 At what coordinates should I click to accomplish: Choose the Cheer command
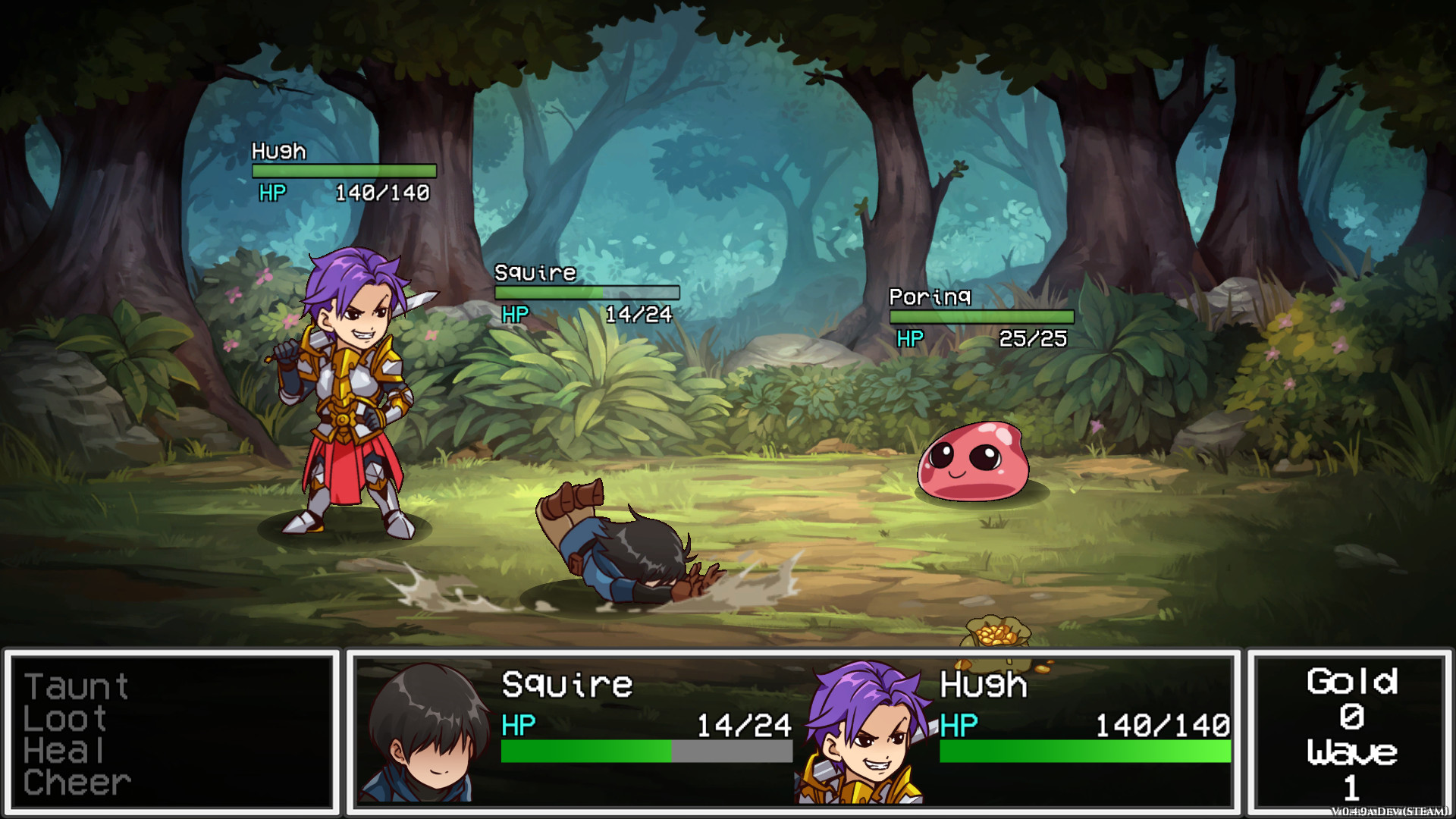coord(76,783)
